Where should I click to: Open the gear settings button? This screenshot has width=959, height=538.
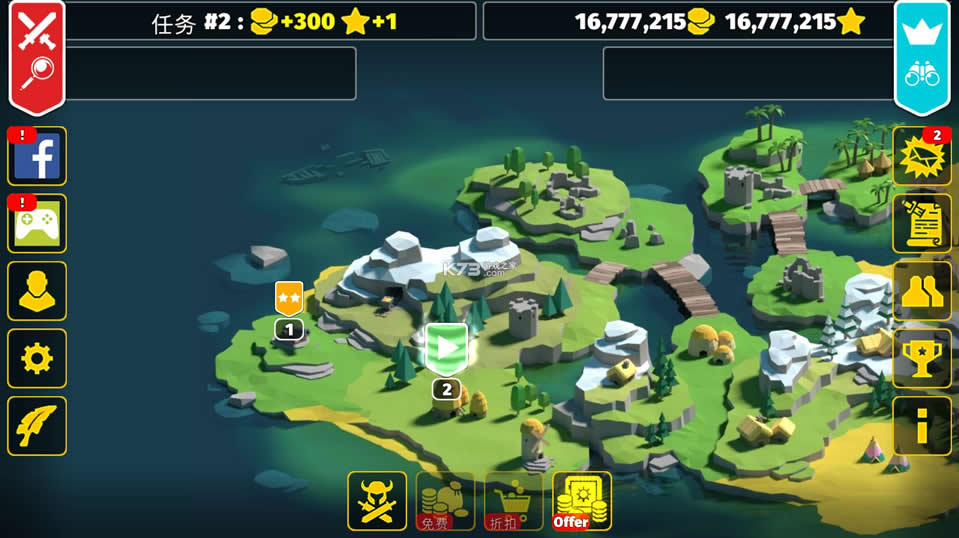[x=37, y=358]
